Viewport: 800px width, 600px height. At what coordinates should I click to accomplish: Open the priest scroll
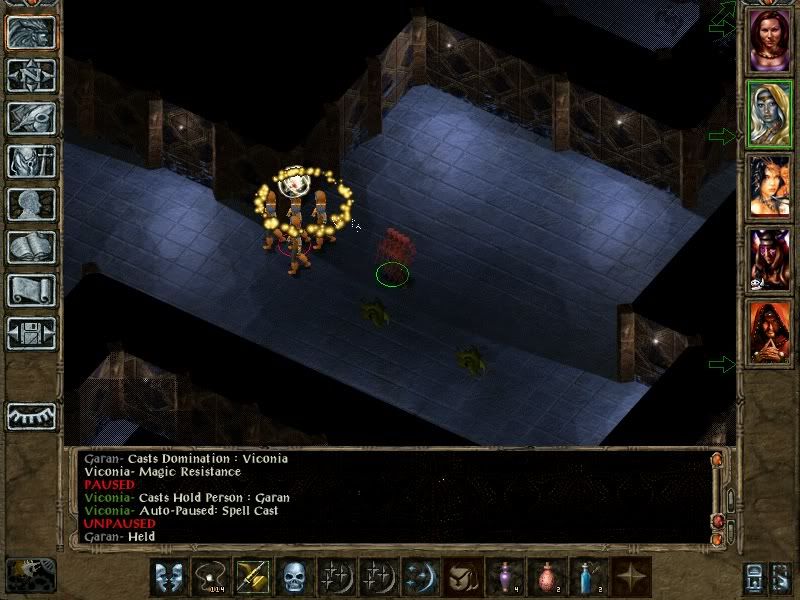30,290
